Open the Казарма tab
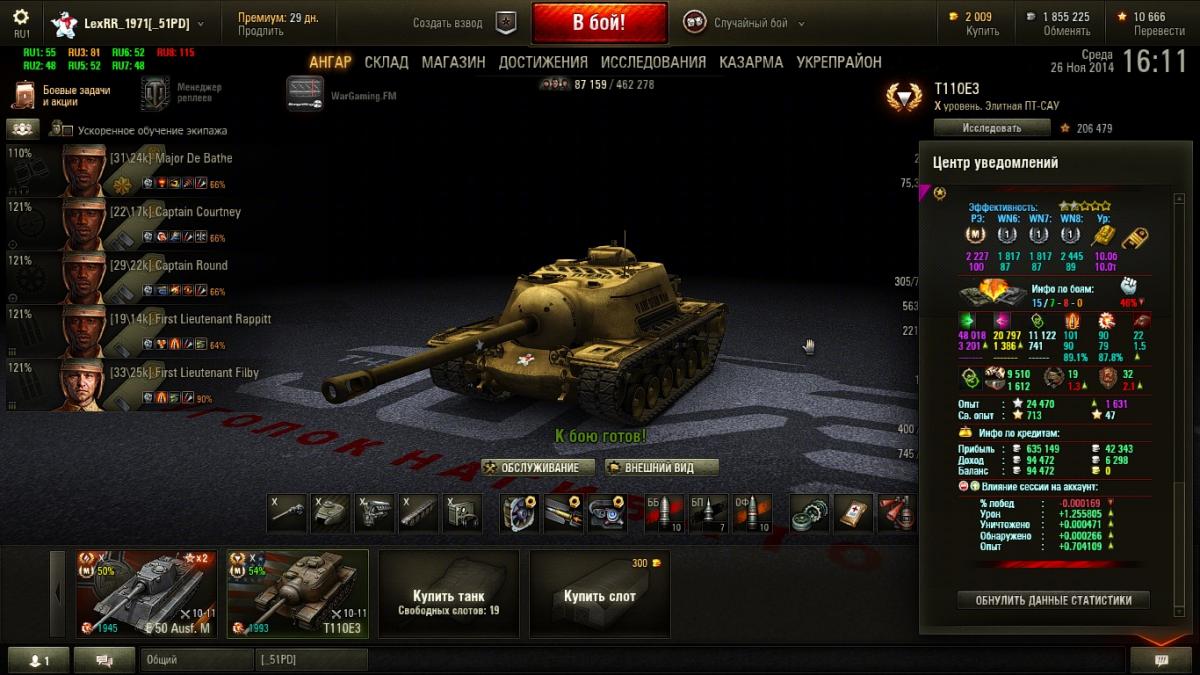 pyautogui.click(x=751, y=62)
